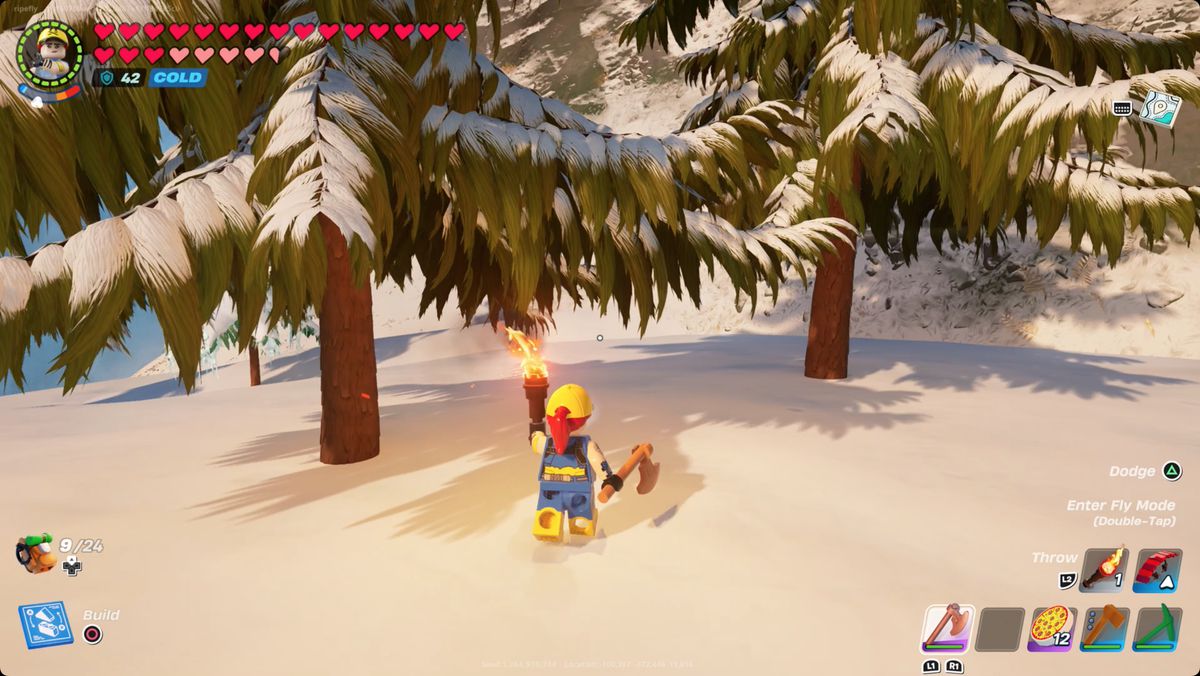Open the backpack inventory icon
Image resolution: width=1200 pixels, height=676 pixels.
pyautogui.click(x=35, y=553)
